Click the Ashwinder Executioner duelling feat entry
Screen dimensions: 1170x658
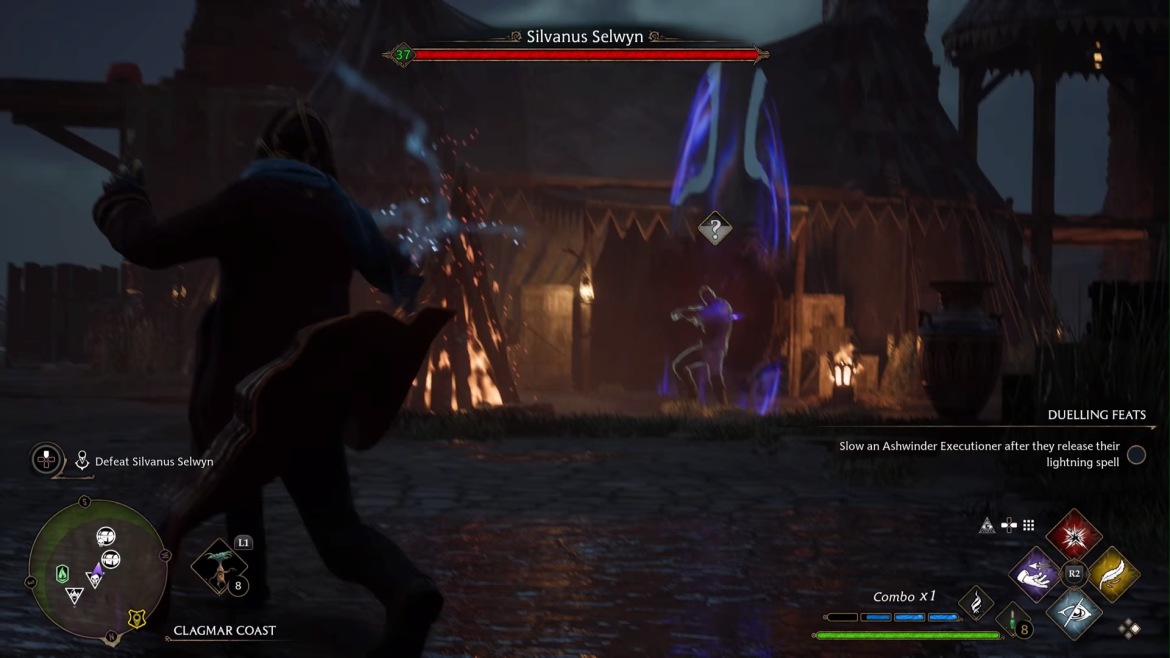click(x=979, y=454)
